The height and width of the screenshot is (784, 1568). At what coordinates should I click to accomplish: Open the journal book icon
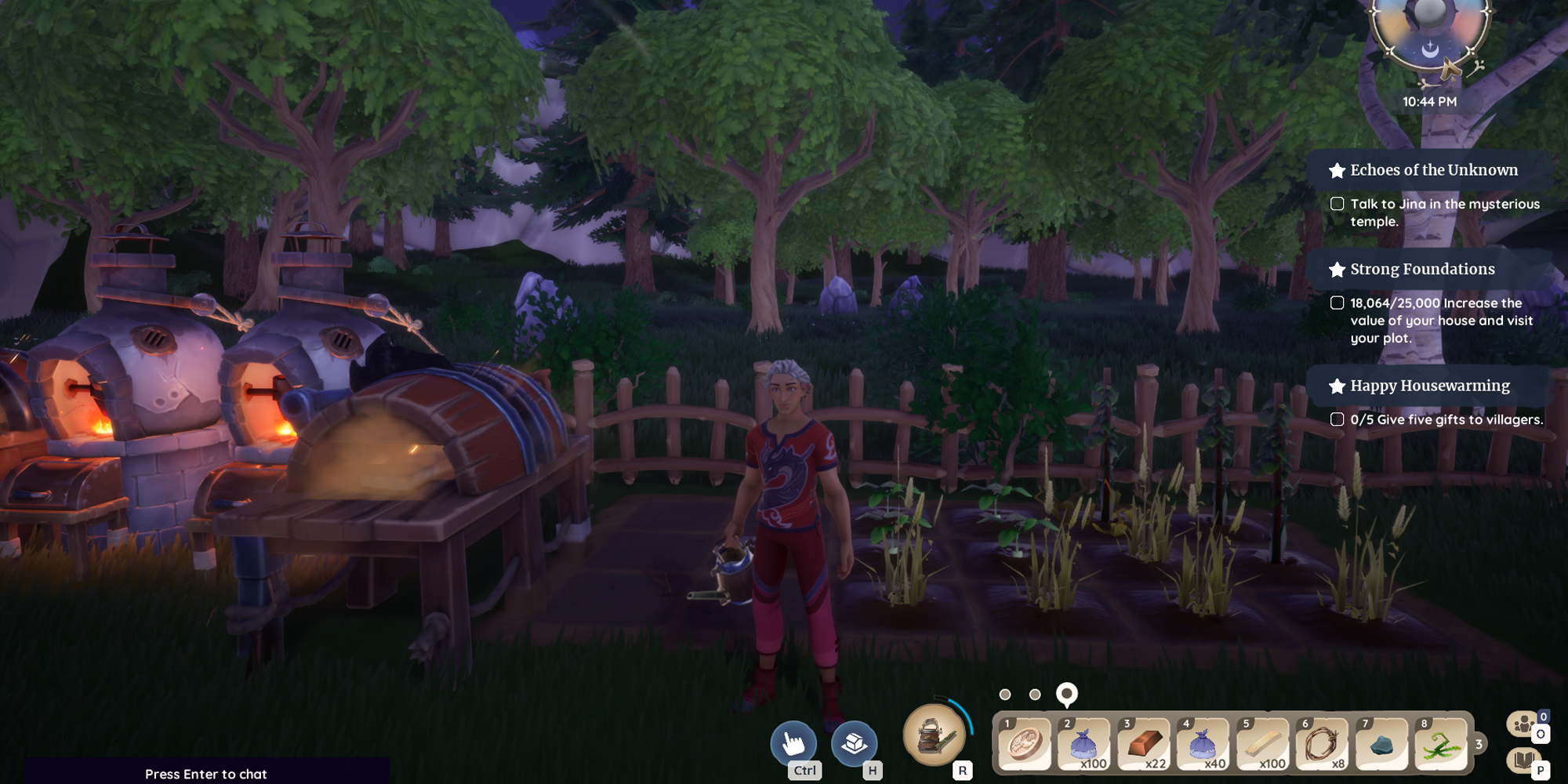point(1523,760)
